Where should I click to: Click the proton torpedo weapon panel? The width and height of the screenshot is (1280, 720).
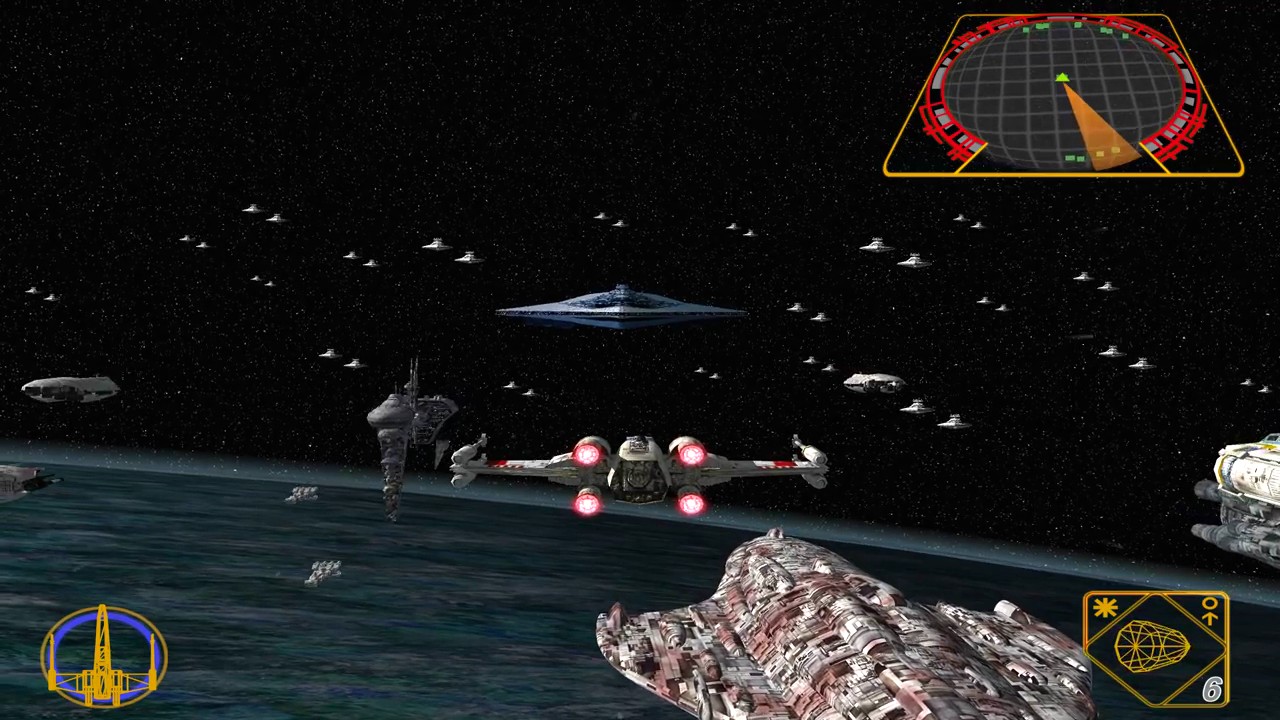pos(1155,648)
